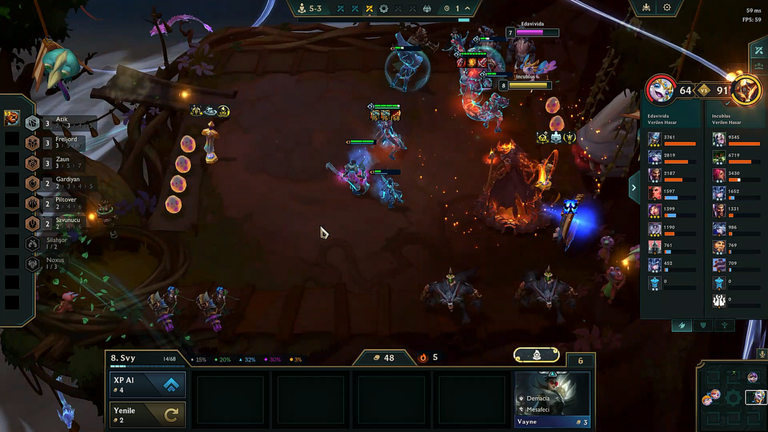Collapse the damage panel with the arrow
This screenshot has height=432, width=768.
(634, 186)
